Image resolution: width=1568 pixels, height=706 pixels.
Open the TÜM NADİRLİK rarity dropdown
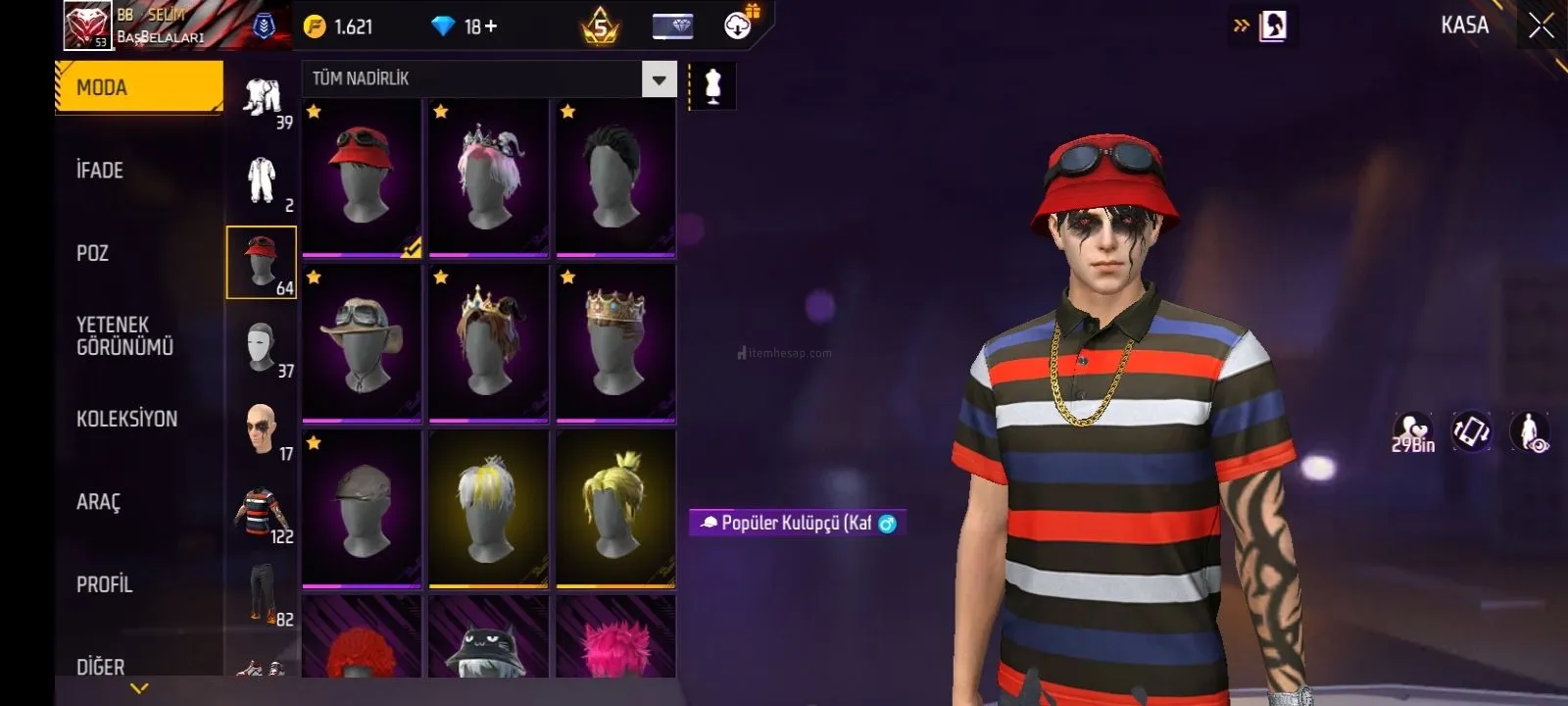[659, 79]
